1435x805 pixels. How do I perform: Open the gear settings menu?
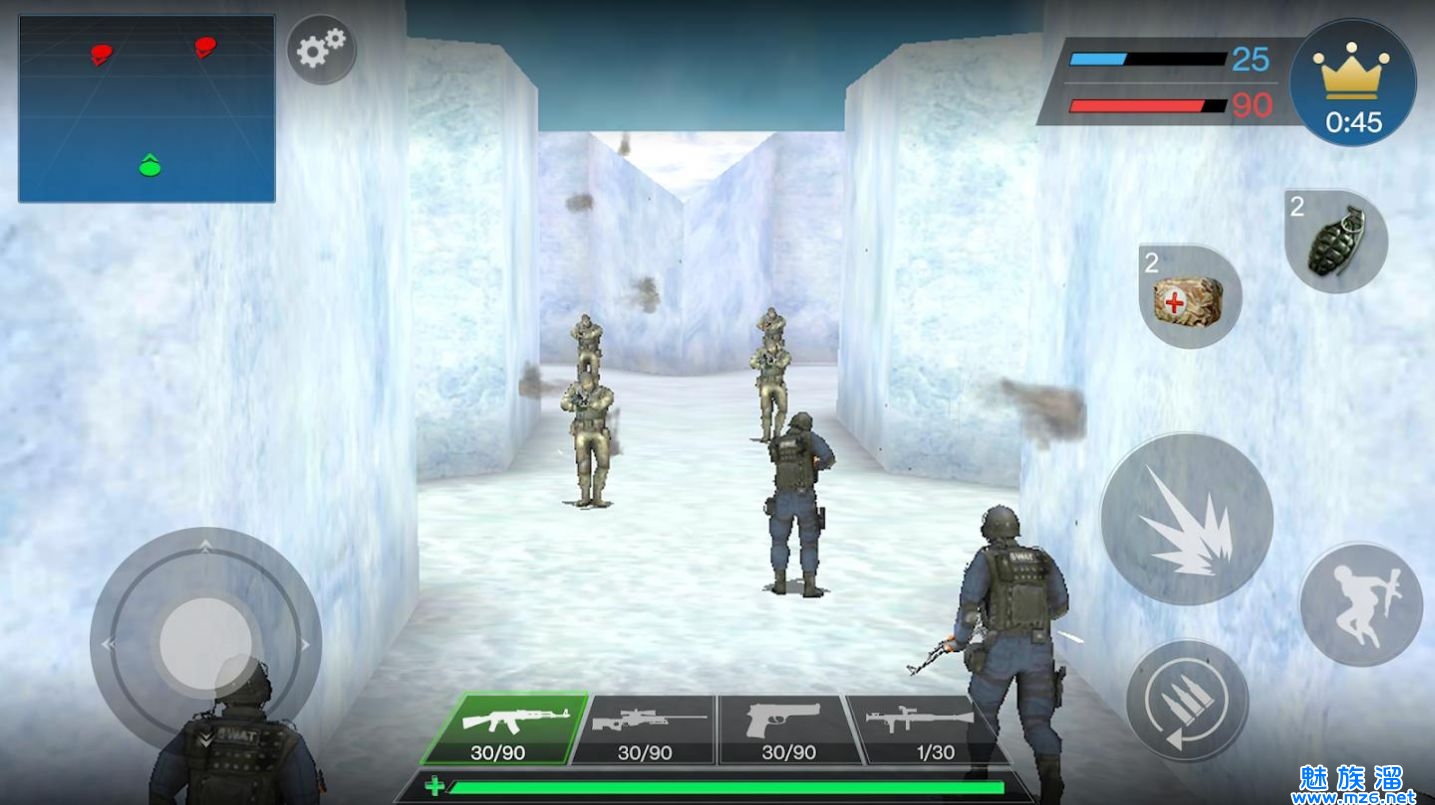coord(321,48)
